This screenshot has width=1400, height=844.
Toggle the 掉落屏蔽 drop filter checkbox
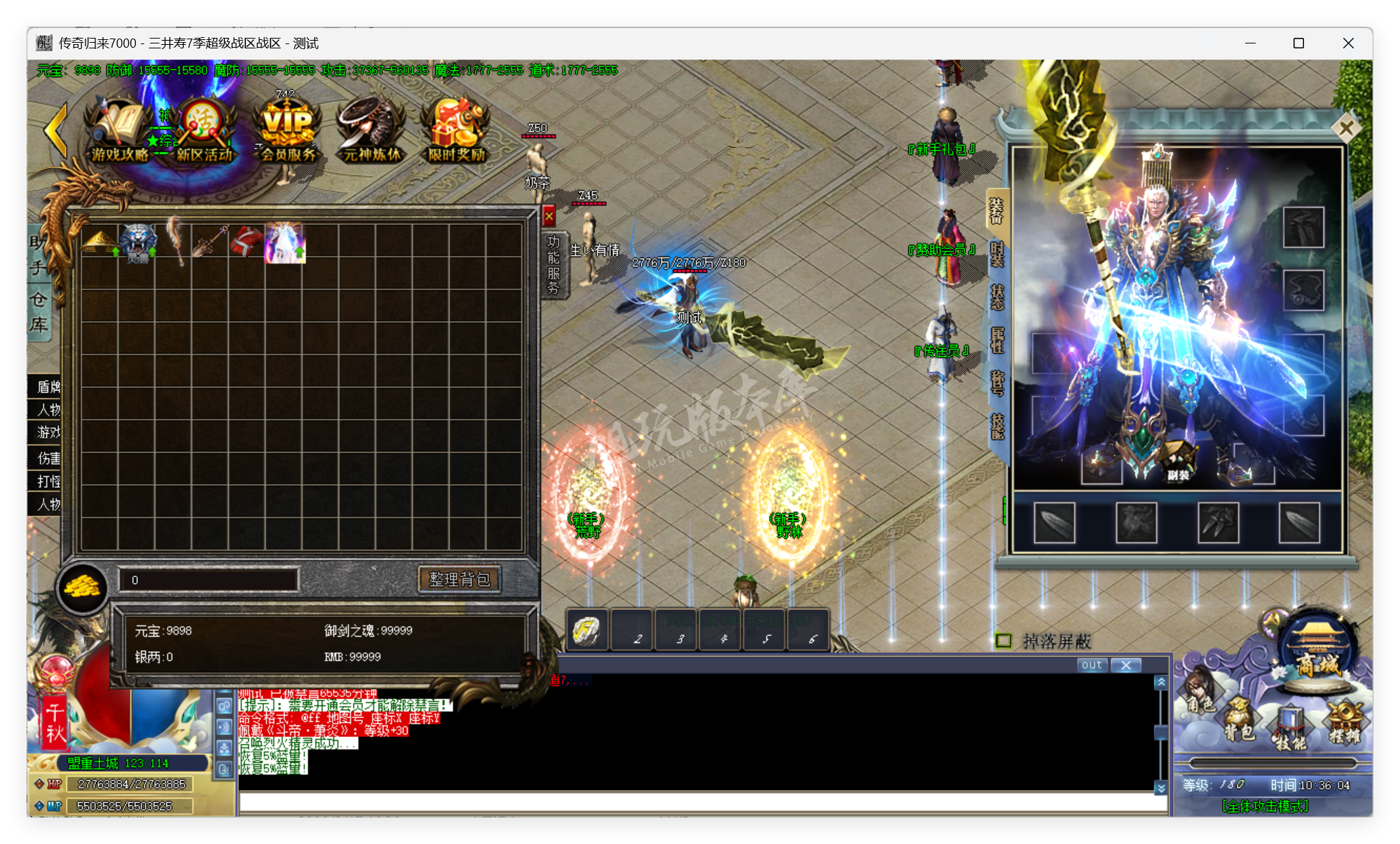pyautogui.click(x=1005, y=641)
